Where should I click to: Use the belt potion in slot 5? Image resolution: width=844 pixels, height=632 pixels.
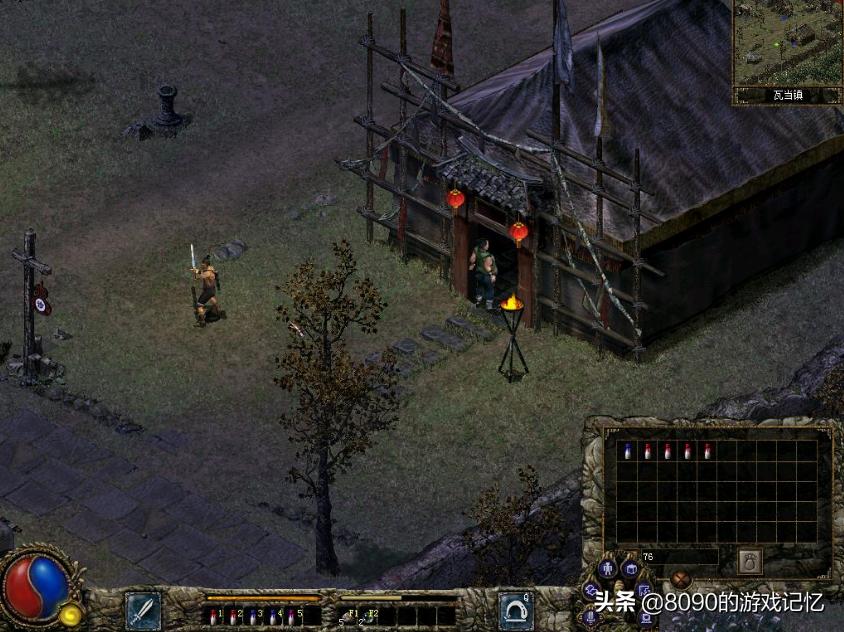click(x=291, y=616)
